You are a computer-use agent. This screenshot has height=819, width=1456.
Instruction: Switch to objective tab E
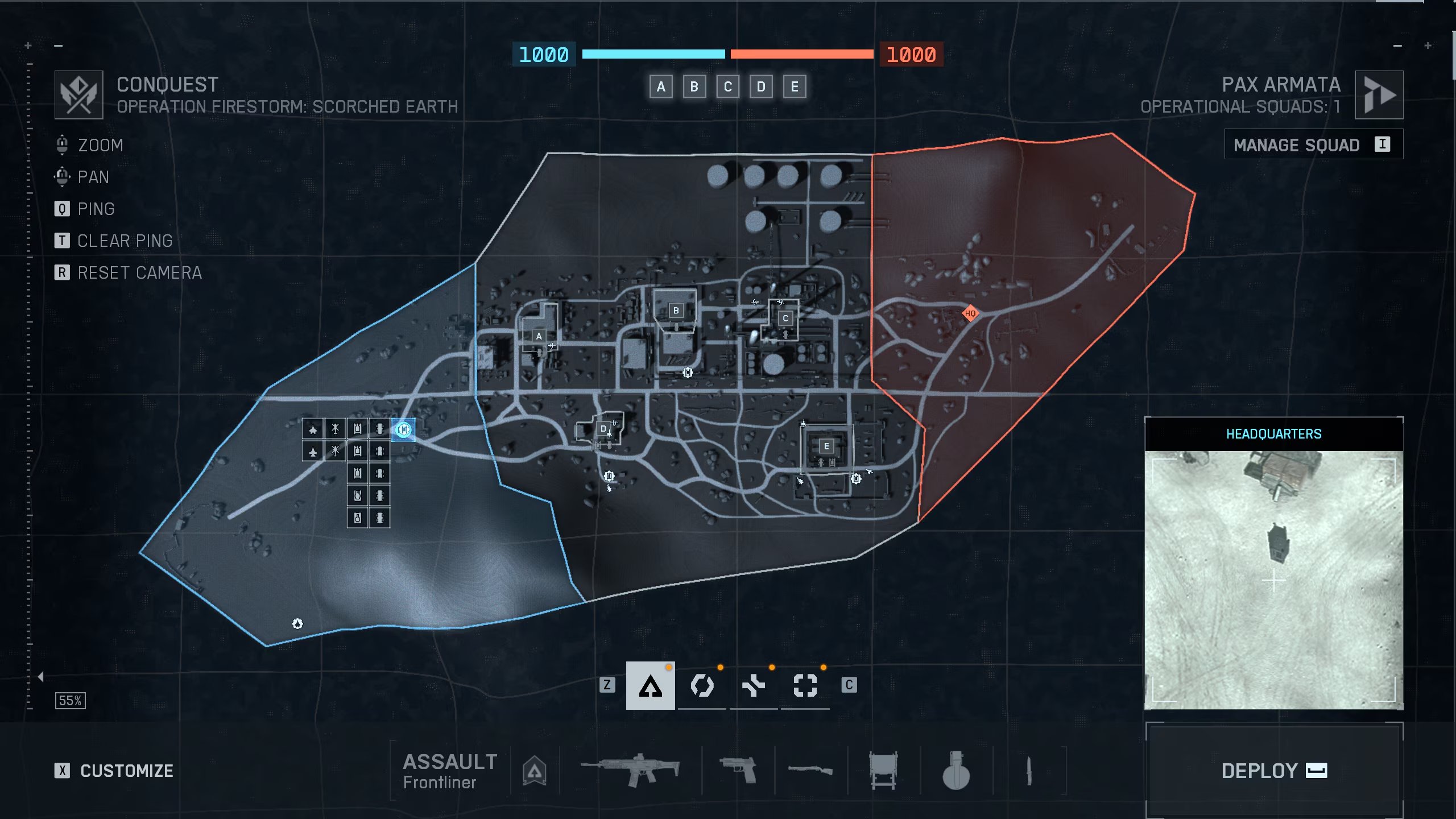click(795, 87)
